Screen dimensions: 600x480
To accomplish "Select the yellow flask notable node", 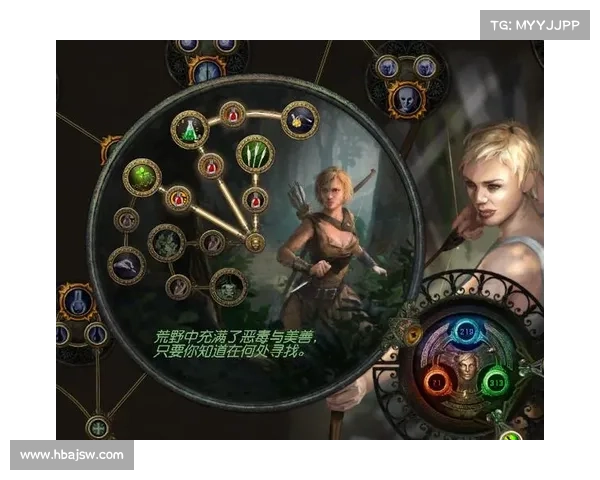I will (x=299, y=120).
